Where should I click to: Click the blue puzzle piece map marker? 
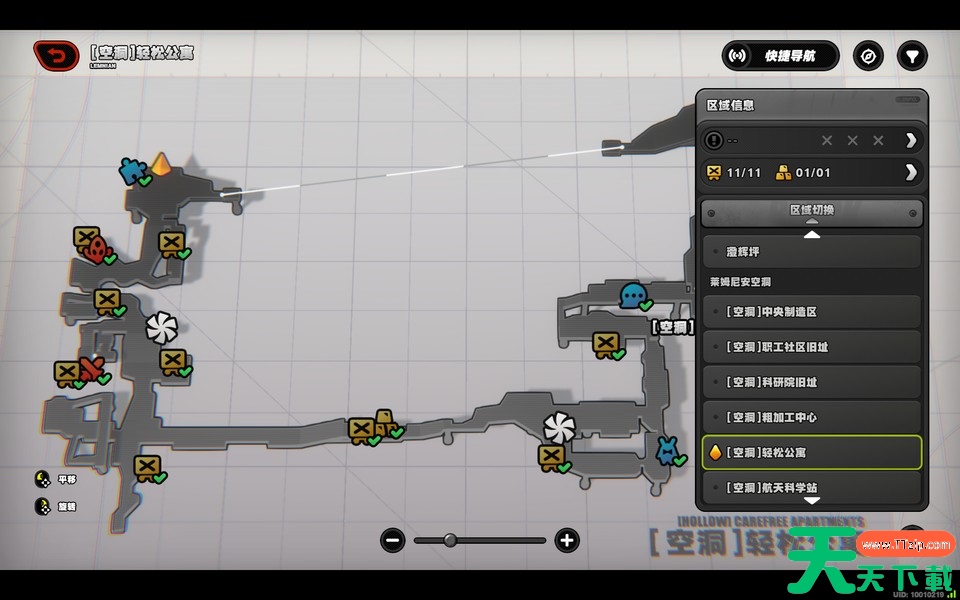tap(131, 170)
